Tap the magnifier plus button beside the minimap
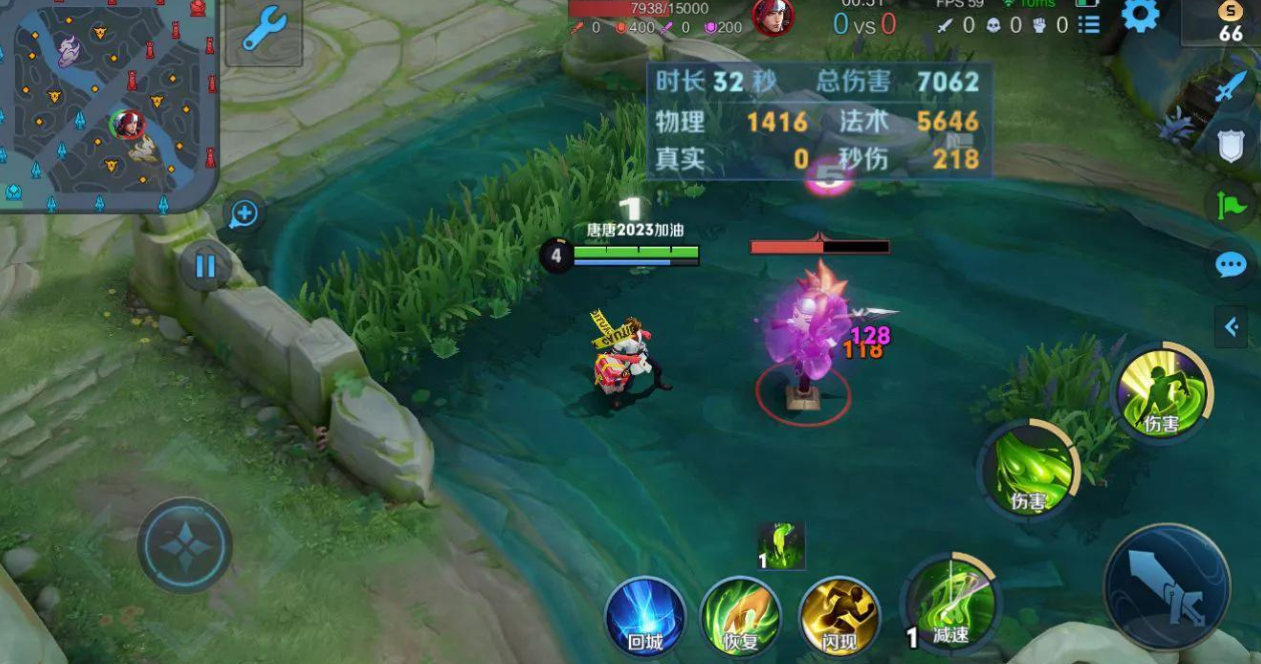The height and width of the screenshot is (664, 1261). 245,213
